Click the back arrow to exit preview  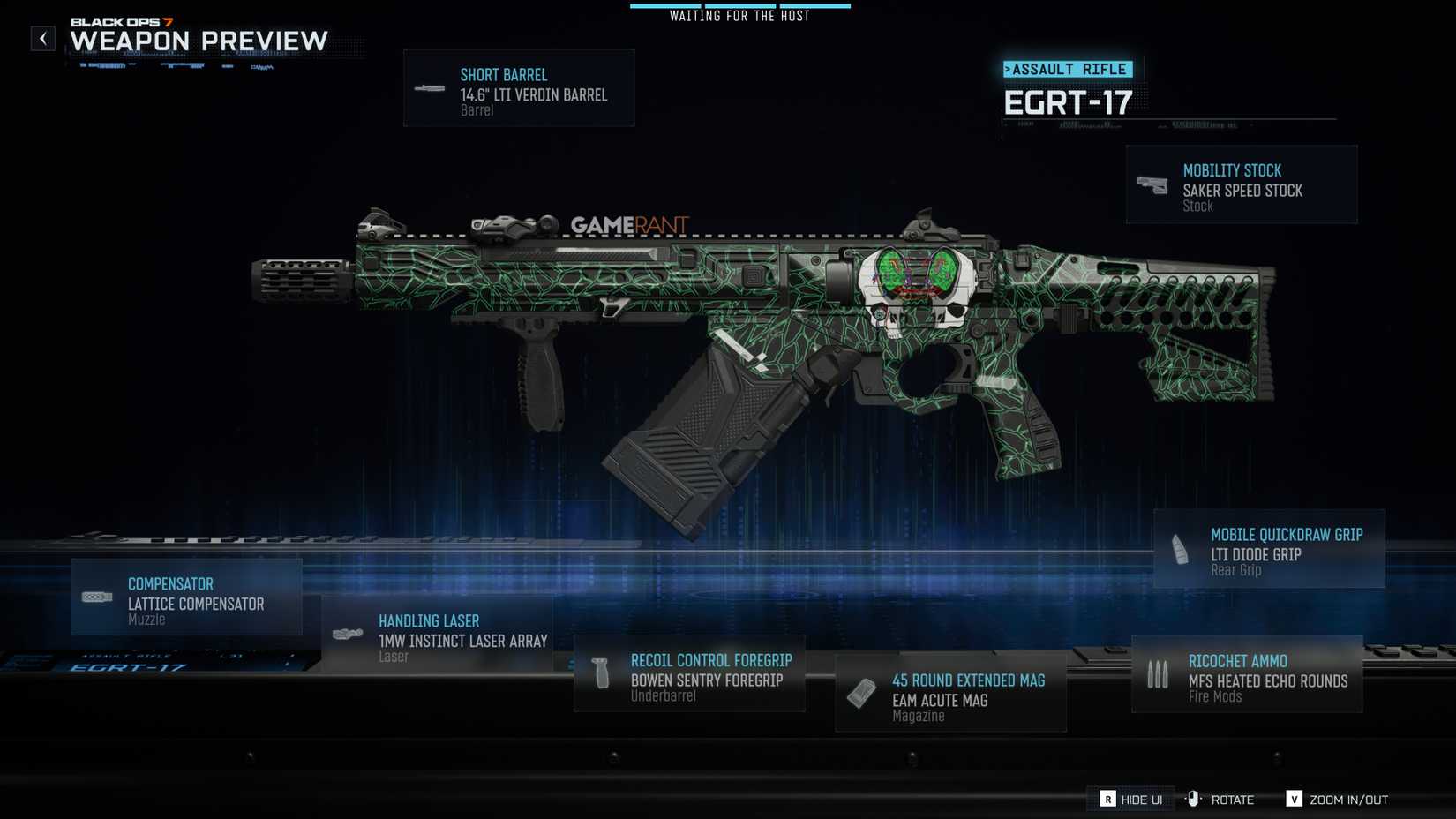[41, 38]
